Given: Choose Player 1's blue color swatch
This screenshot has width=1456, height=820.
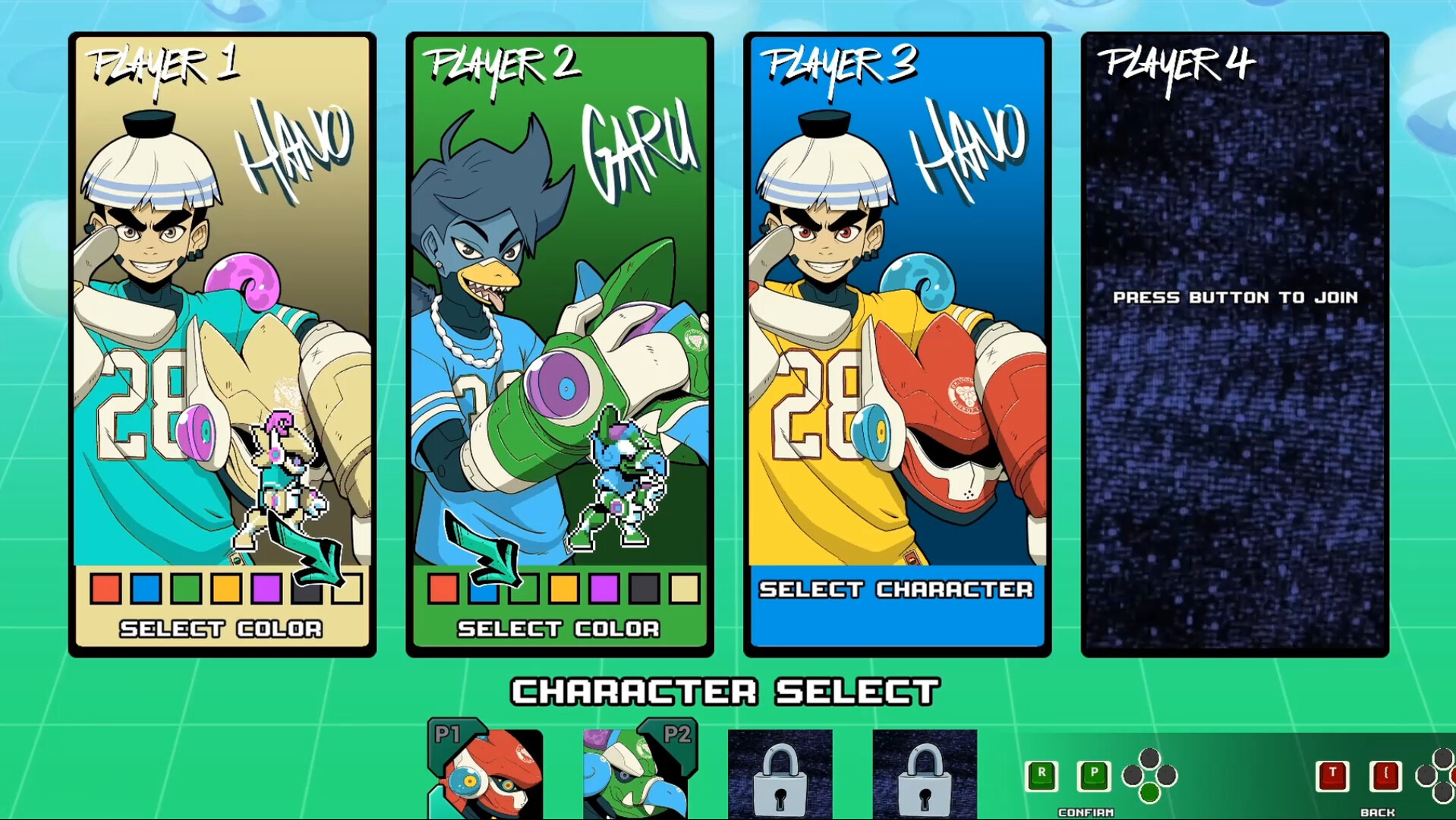Looking at the screenshot, I should point(146,589).
